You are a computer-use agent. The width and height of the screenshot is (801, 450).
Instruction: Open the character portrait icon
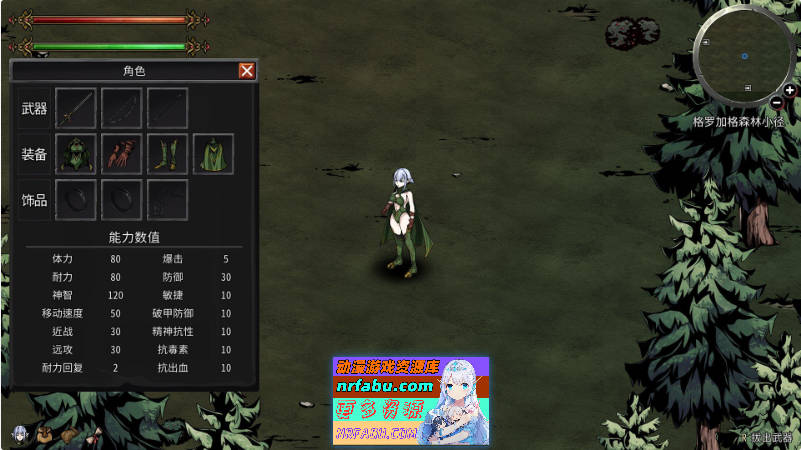tap(19, 434)
